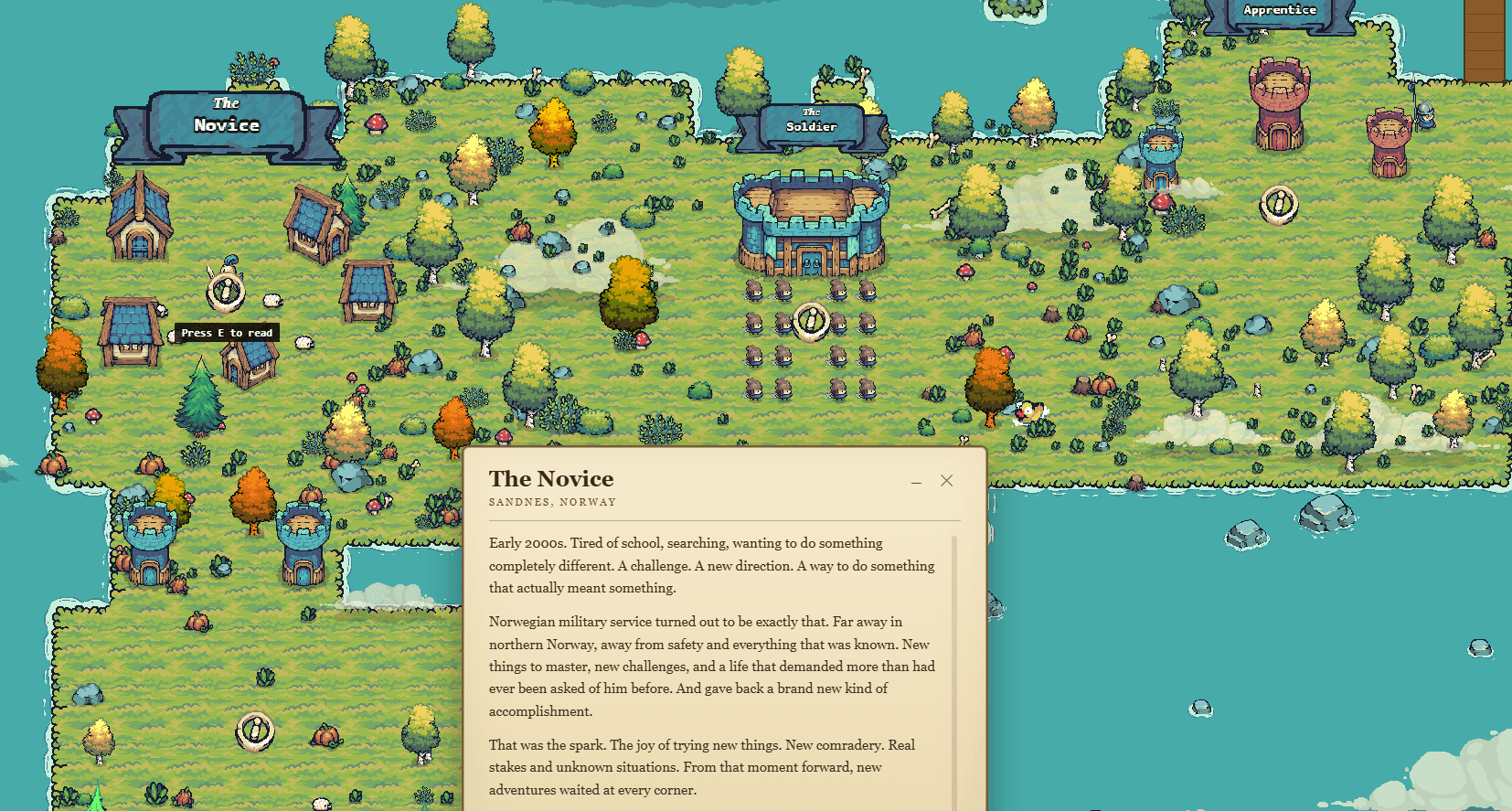1512x811 pixels.
Task: Select the 'Apprentice' banner at the top
Action: click(1279, 10)
